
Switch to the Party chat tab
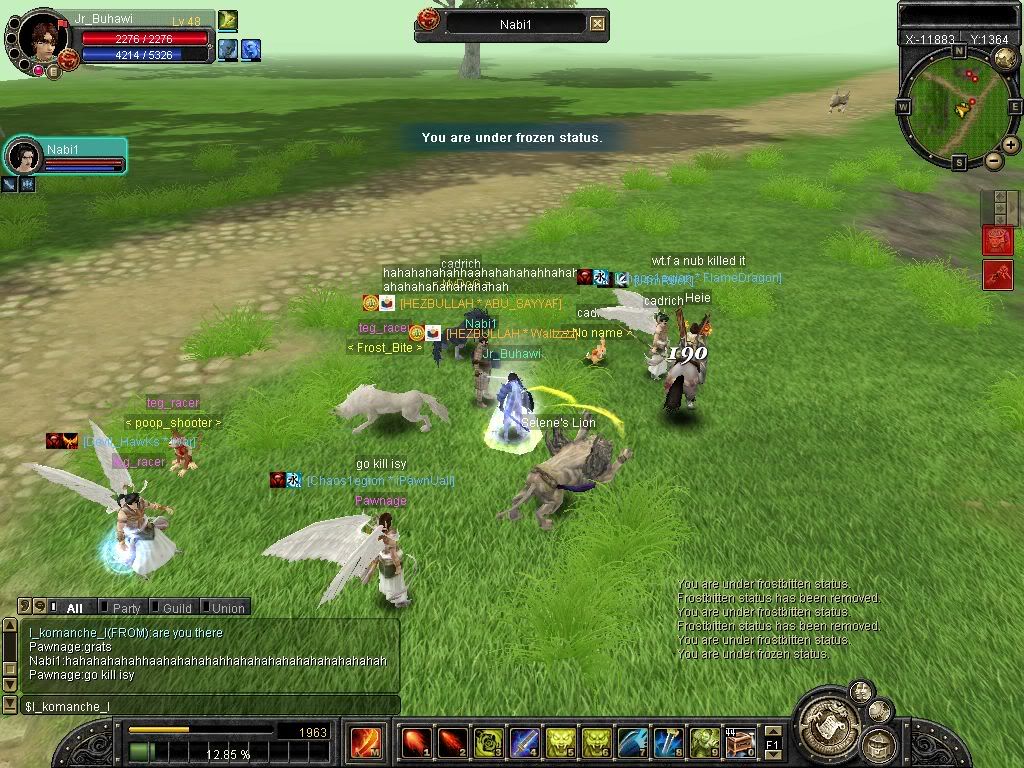126,607
